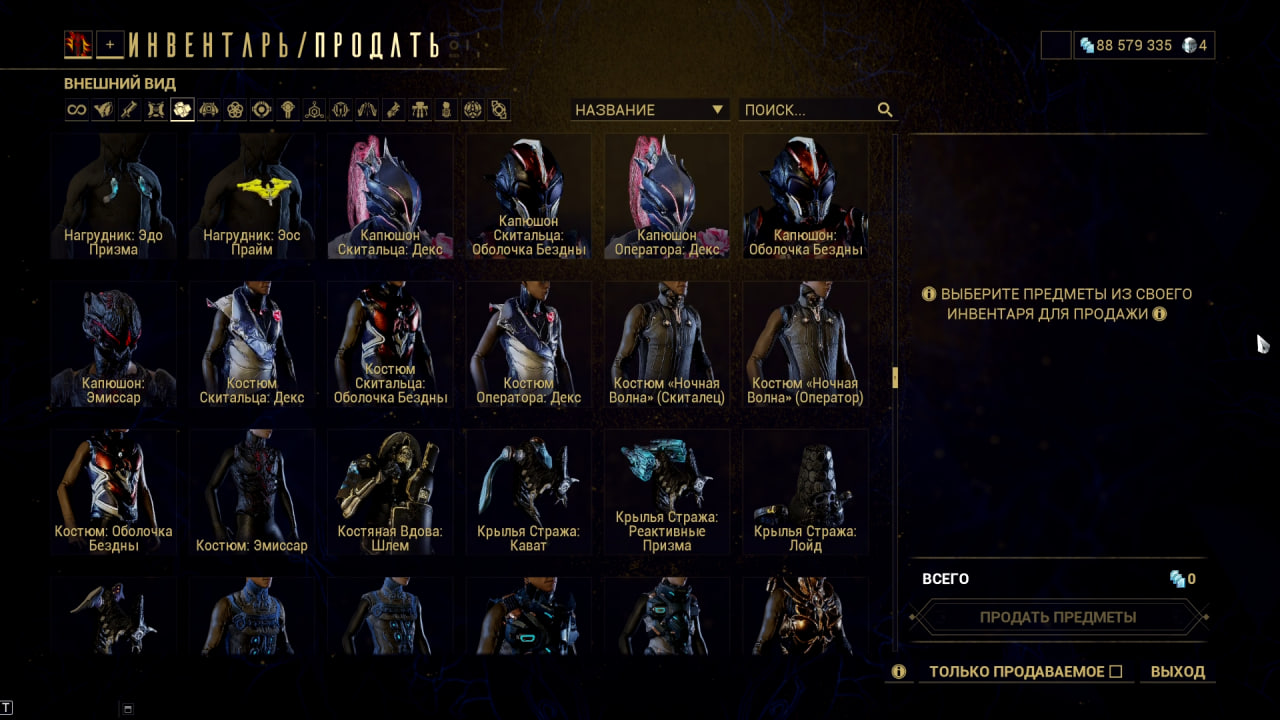Viewport: 1280px width, 720px height.
Task: Pick the Капюшон Оператора: Декс item
Action: pos(666,196)
